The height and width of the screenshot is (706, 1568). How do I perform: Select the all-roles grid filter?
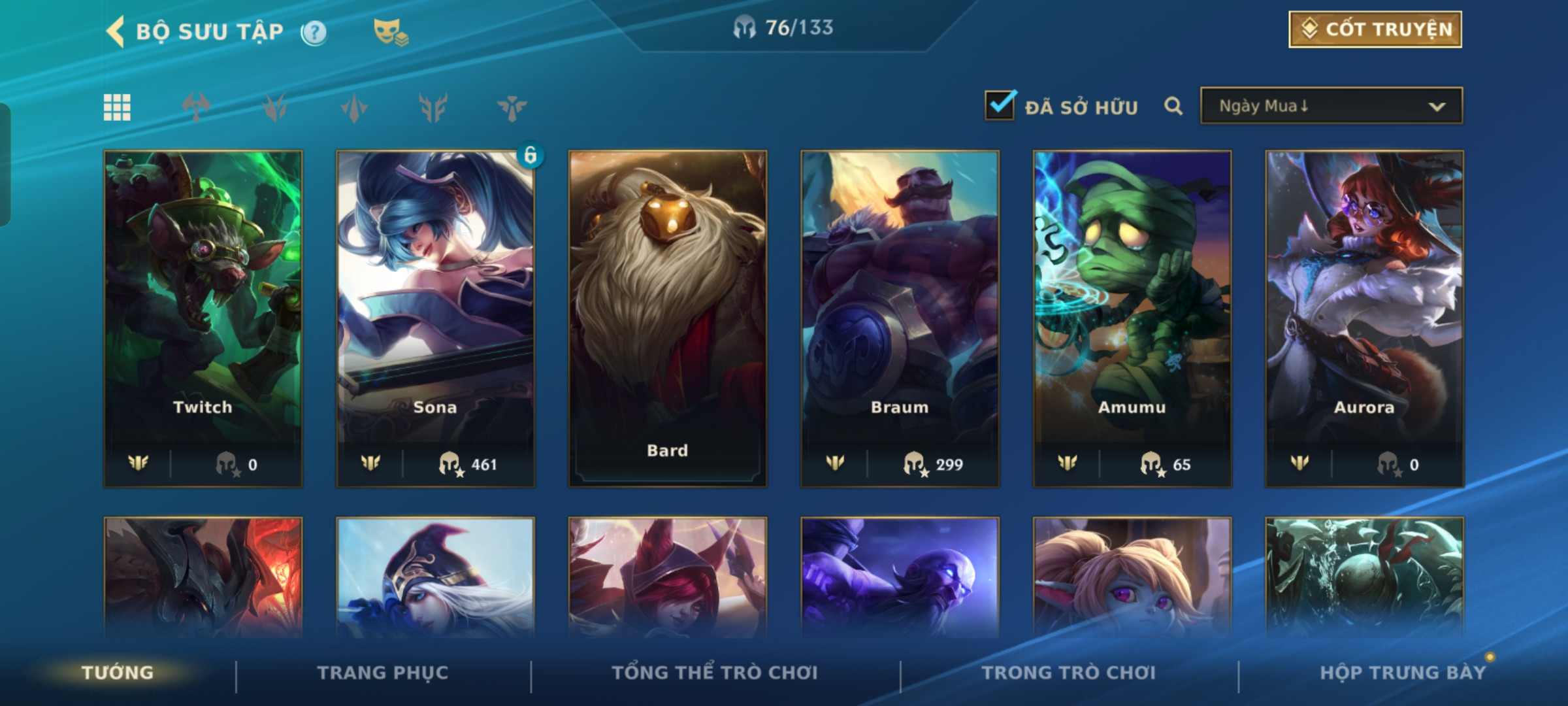(x=117, y=107)
